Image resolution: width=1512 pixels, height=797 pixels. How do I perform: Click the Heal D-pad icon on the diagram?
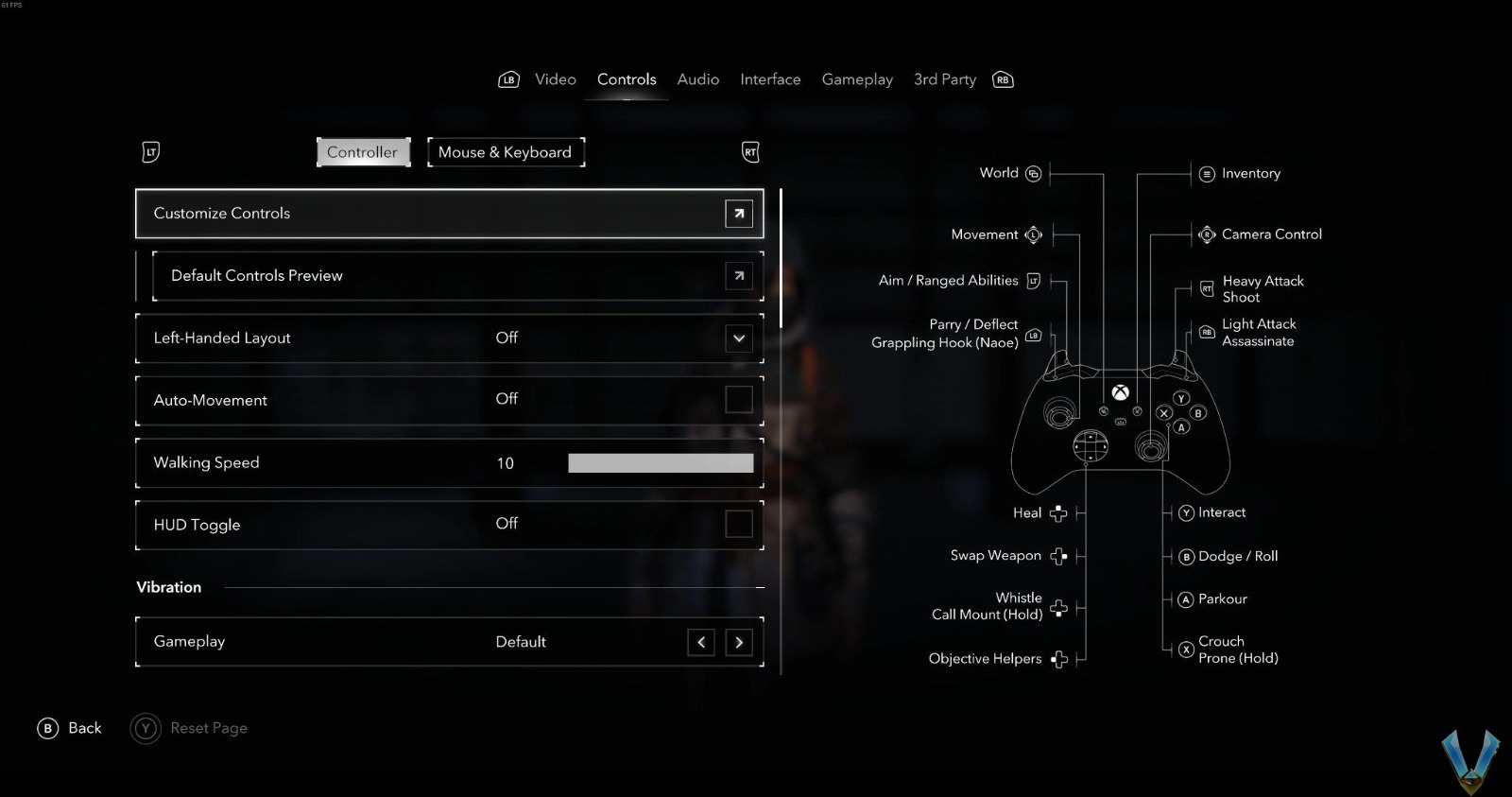pos(1059,512)
